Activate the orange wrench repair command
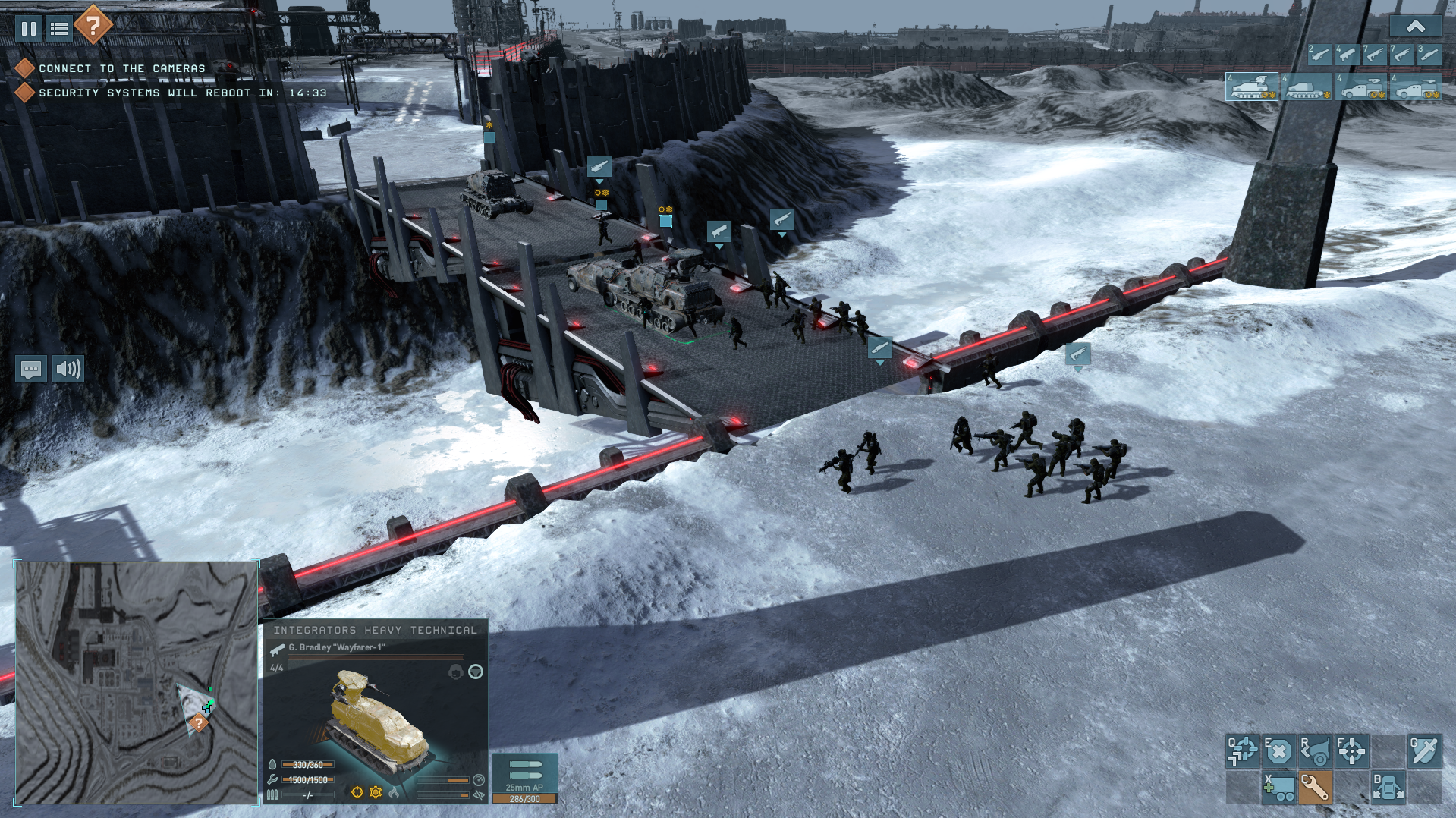1456x818 pixels. 1315,788
